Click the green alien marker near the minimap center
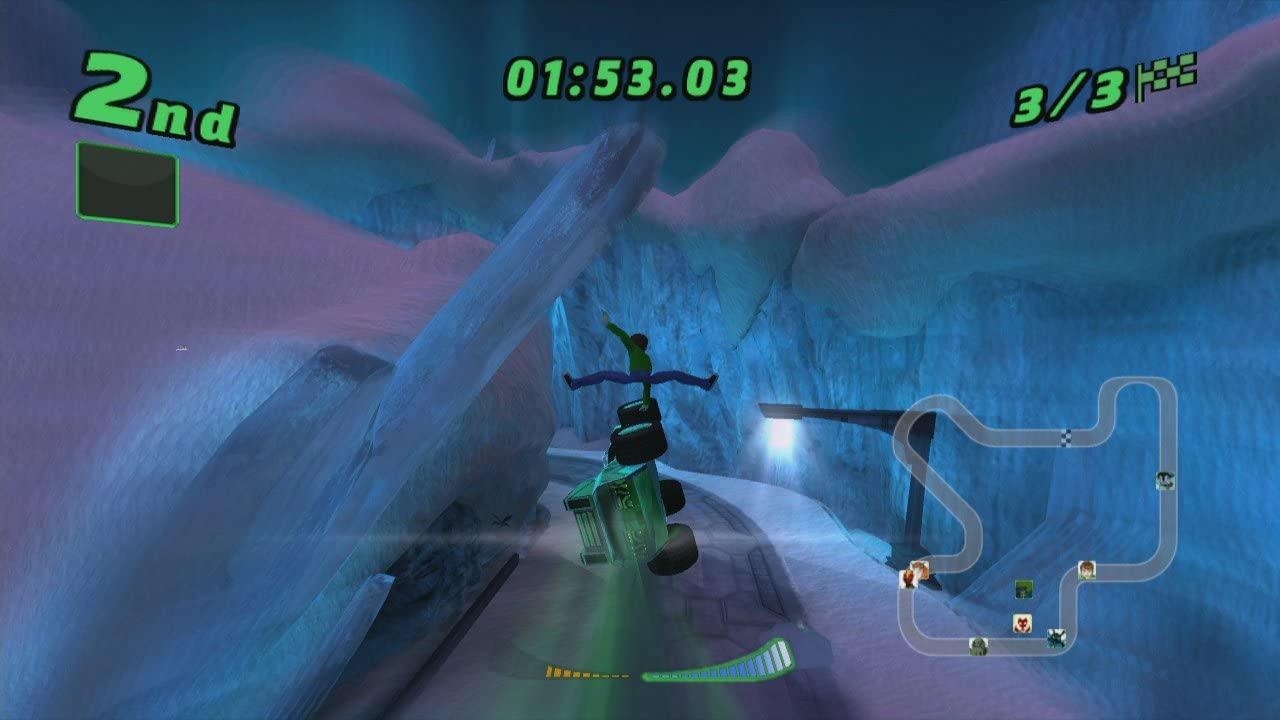 tap(1024, 590)
